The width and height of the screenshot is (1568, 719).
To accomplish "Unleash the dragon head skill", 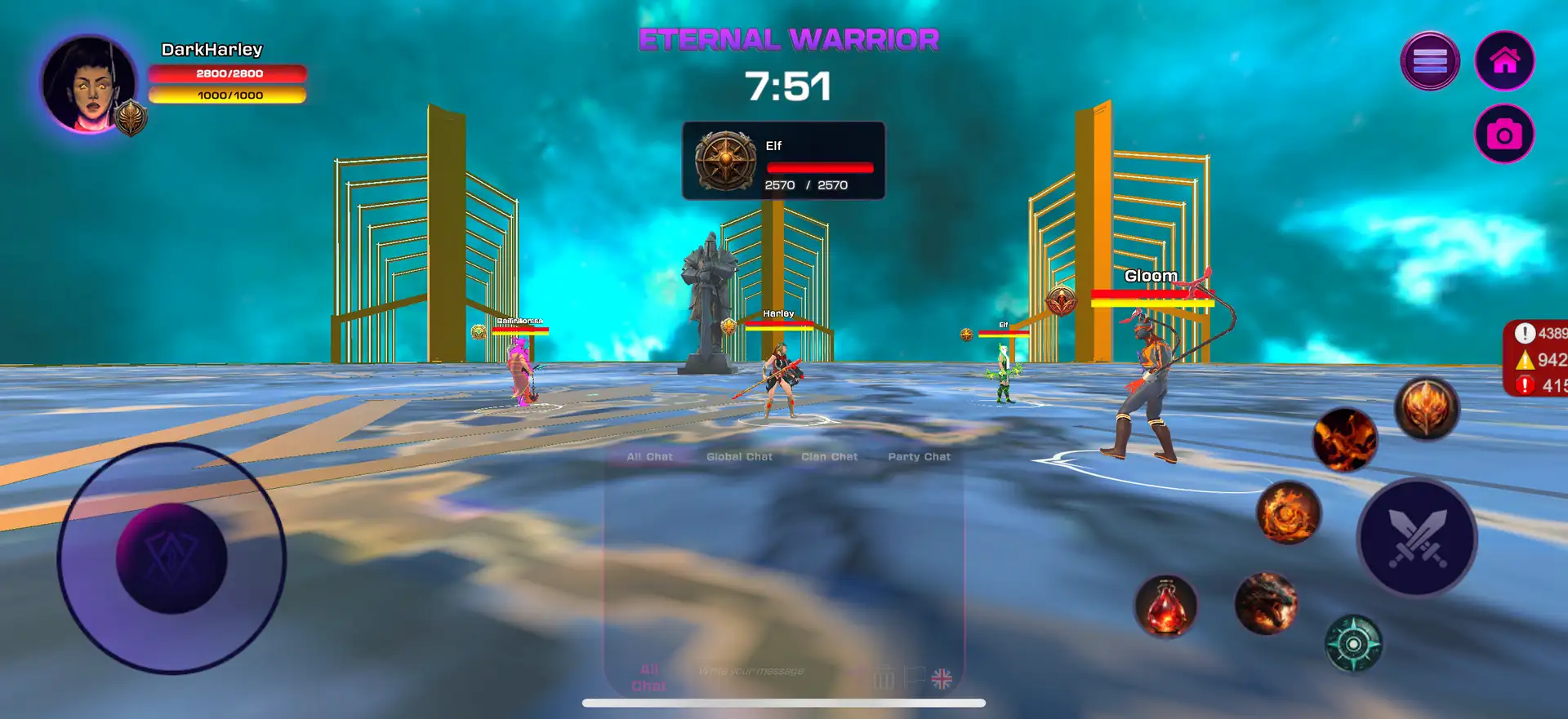I will pyautogui.click(x=1265, y=604).
